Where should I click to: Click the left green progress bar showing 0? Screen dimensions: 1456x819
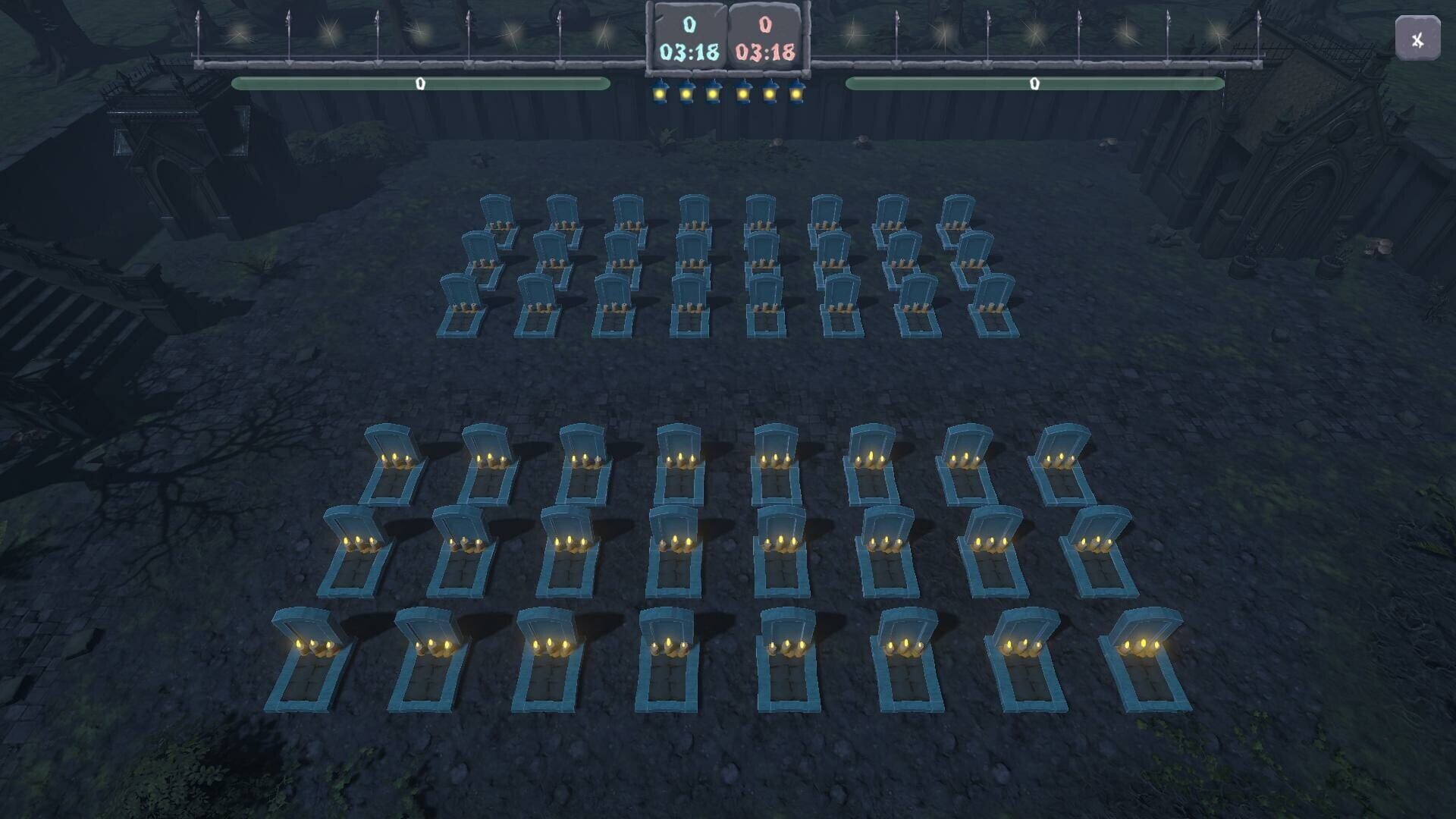click(420, 85)
